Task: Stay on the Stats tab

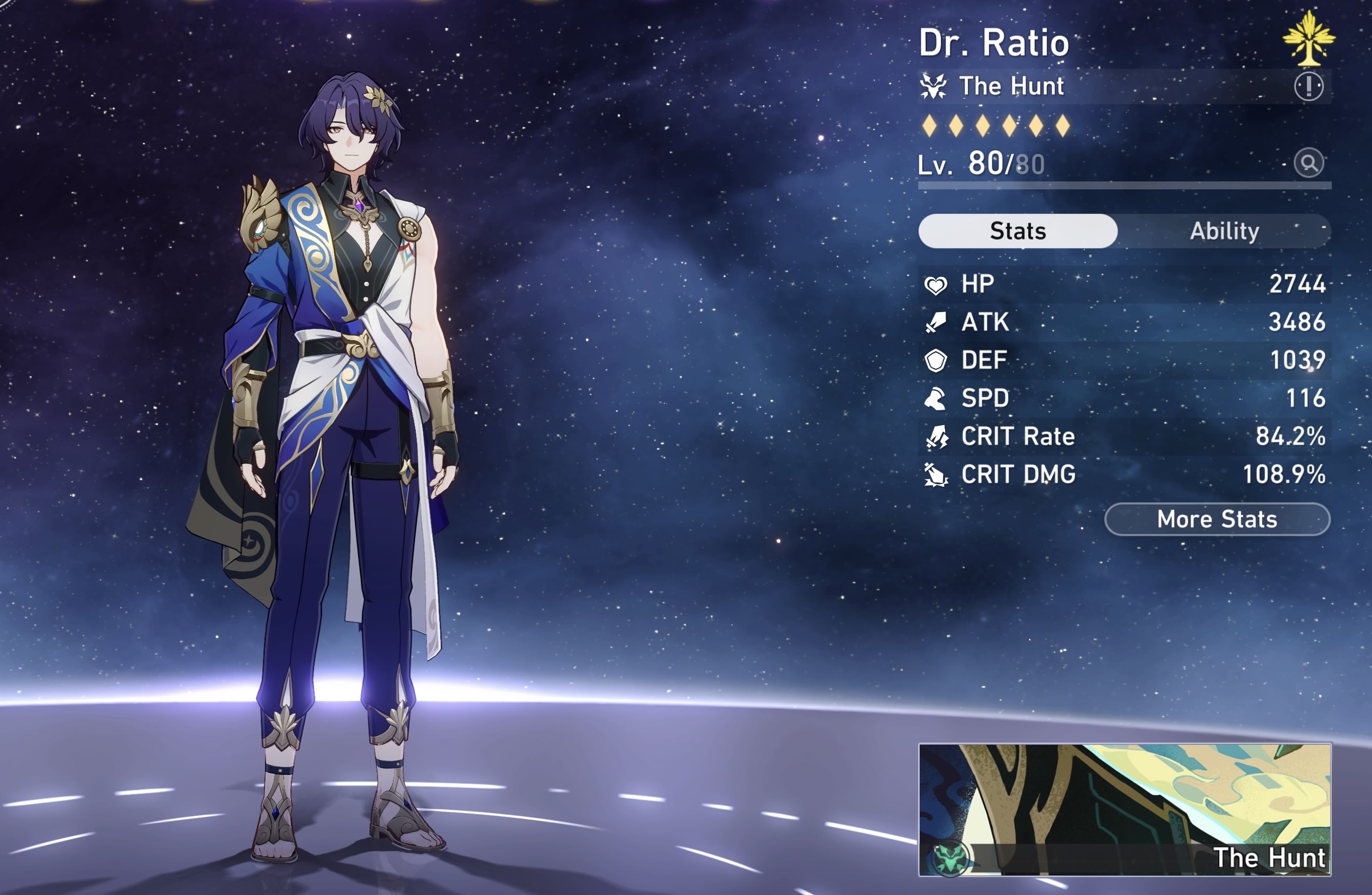Action: 1018,231
